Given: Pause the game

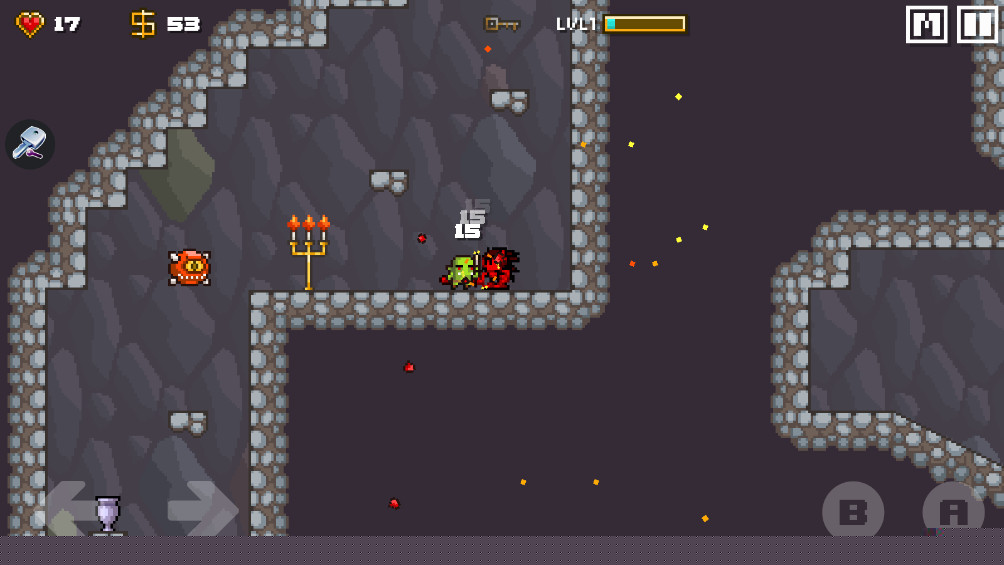Looking at the screenshot, I should tap(977, 25).
